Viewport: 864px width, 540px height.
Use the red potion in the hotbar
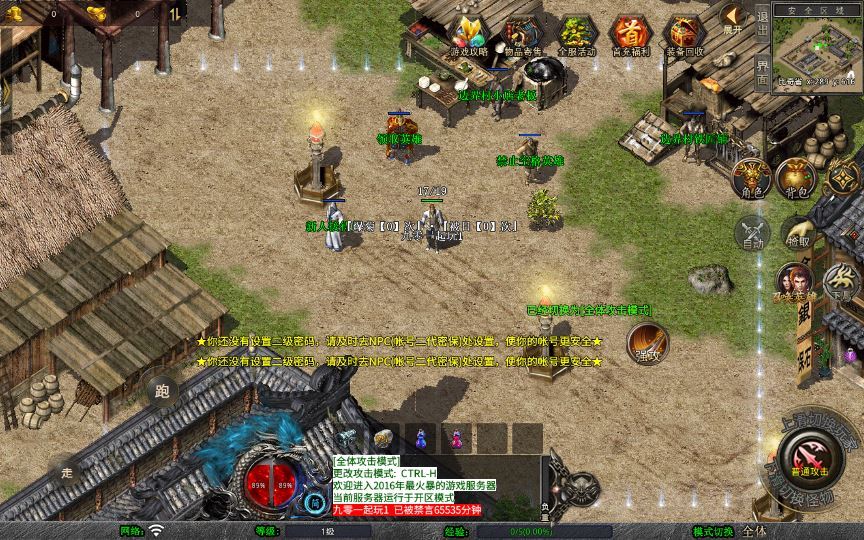[457, 438]
